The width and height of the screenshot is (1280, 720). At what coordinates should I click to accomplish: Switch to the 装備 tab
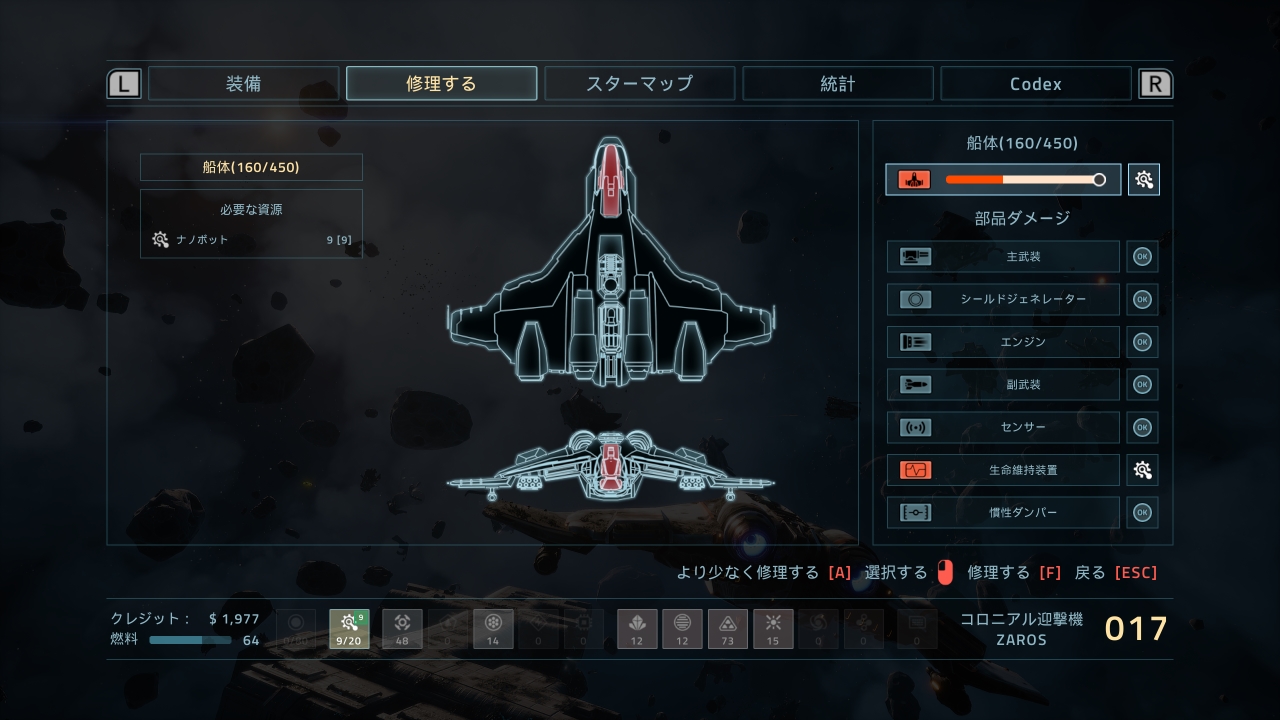pos(244,84)
